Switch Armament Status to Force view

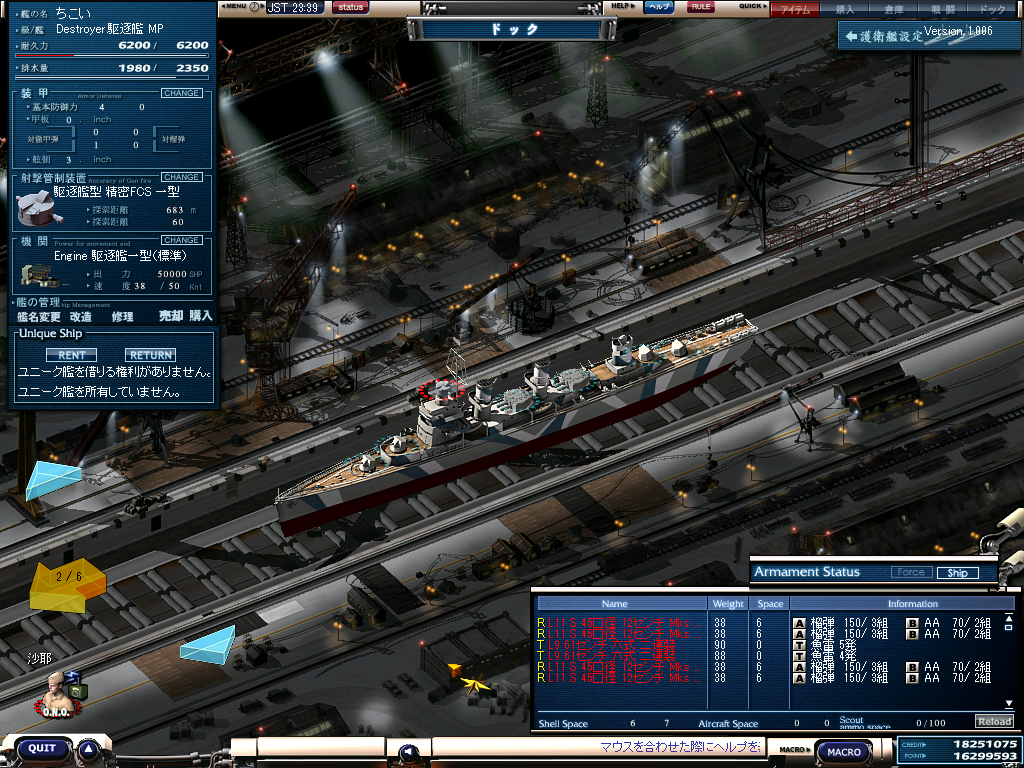click(910, 573)
